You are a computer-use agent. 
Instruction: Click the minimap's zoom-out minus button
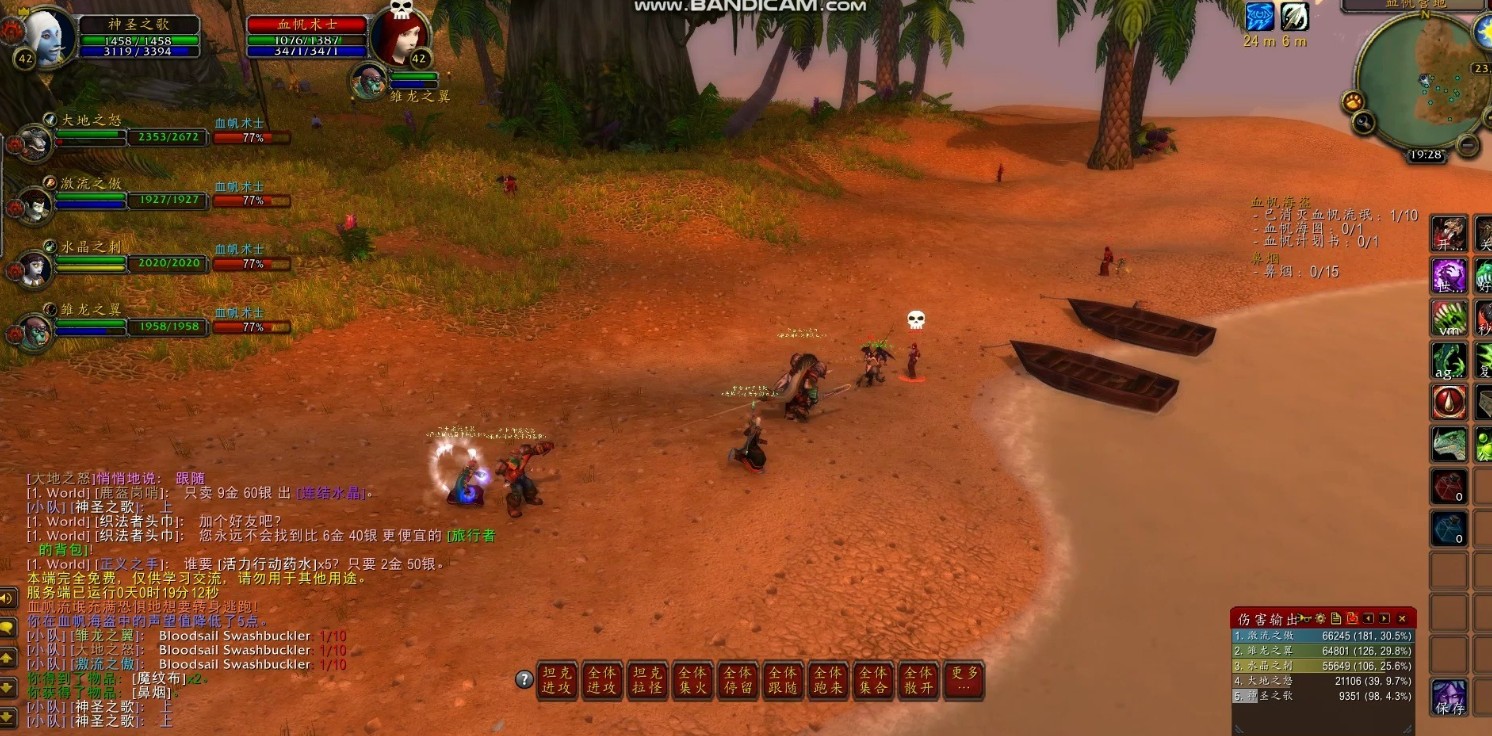(1467, 145)
